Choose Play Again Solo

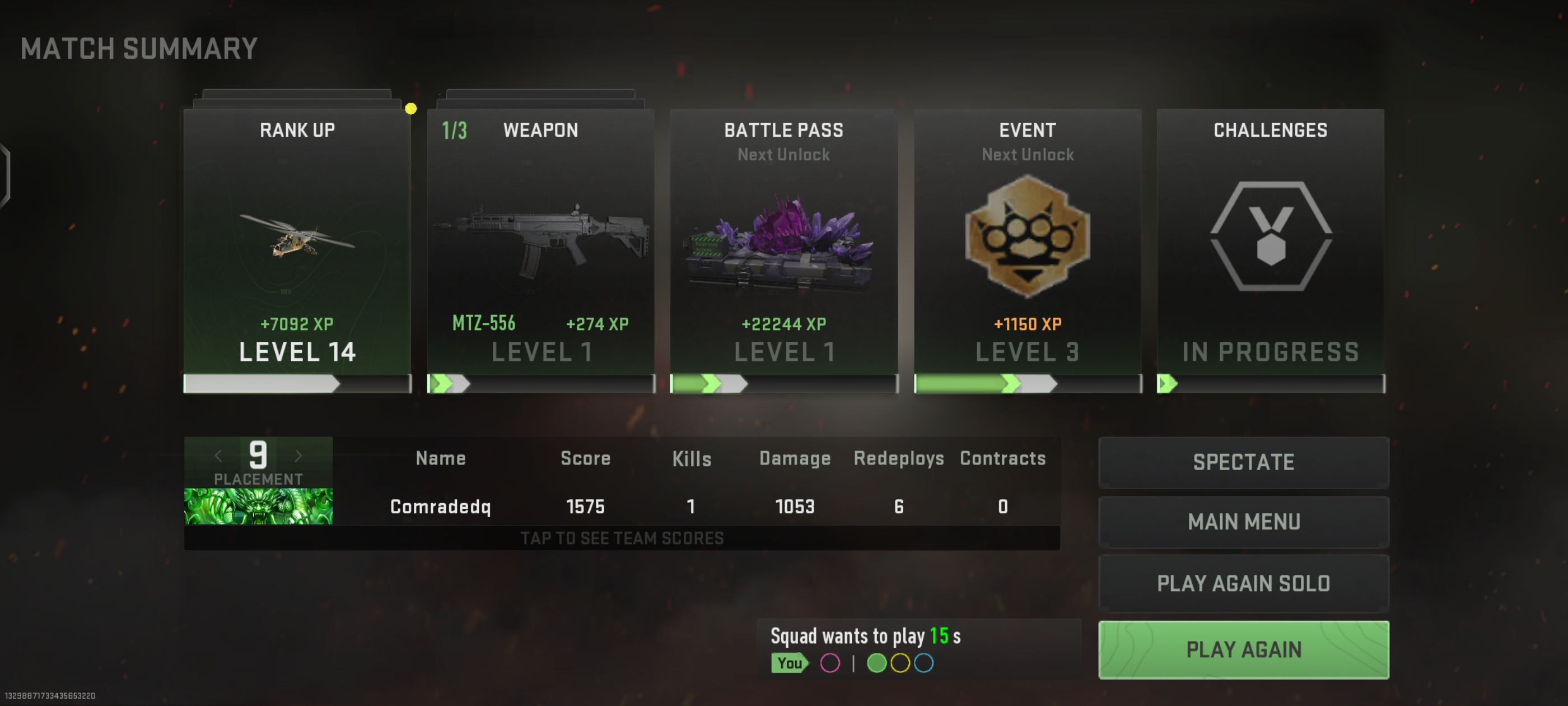click(x=1243, y=583)
